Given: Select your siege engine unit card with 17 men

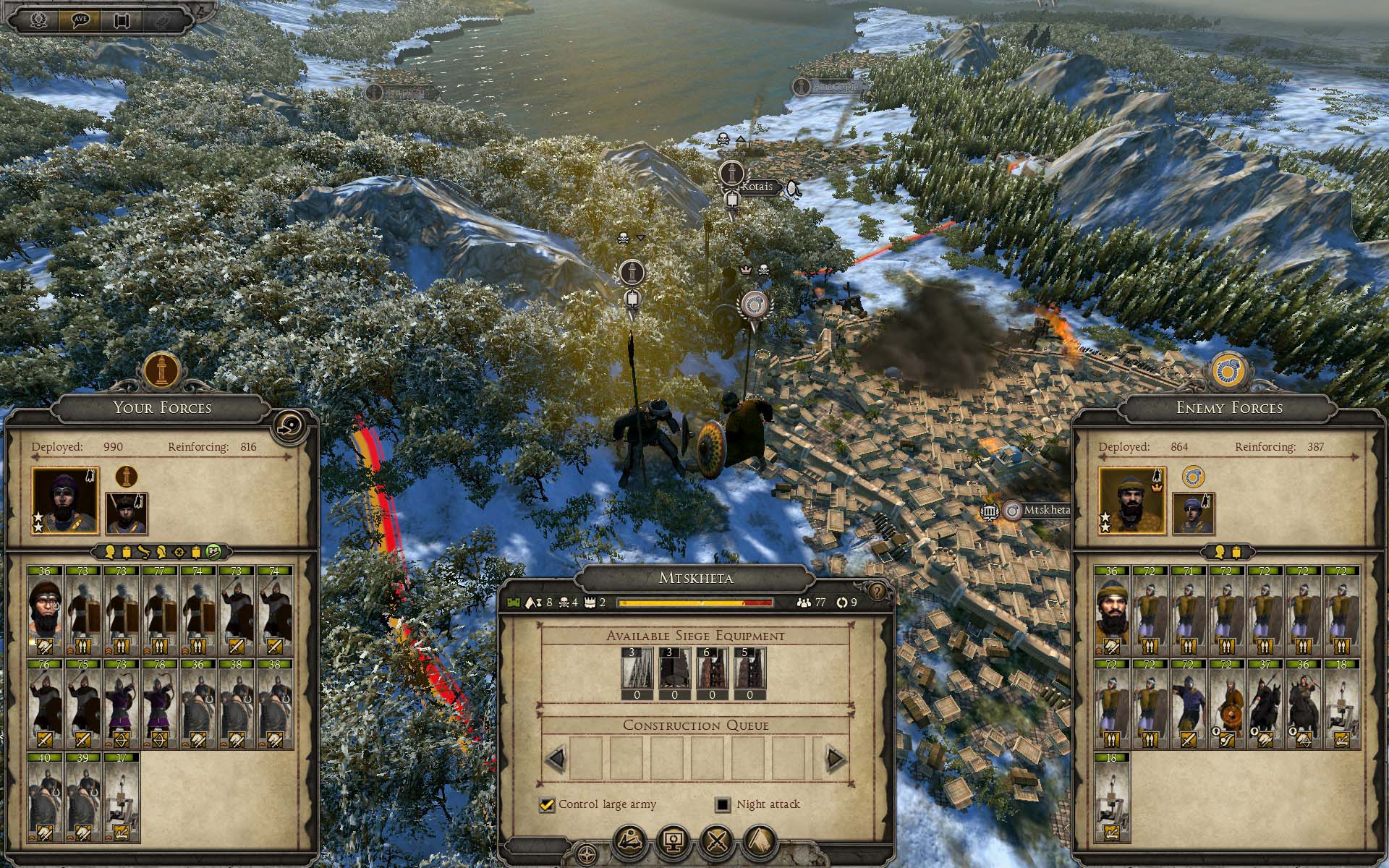Looking at the screenshot, I should 122,796.
